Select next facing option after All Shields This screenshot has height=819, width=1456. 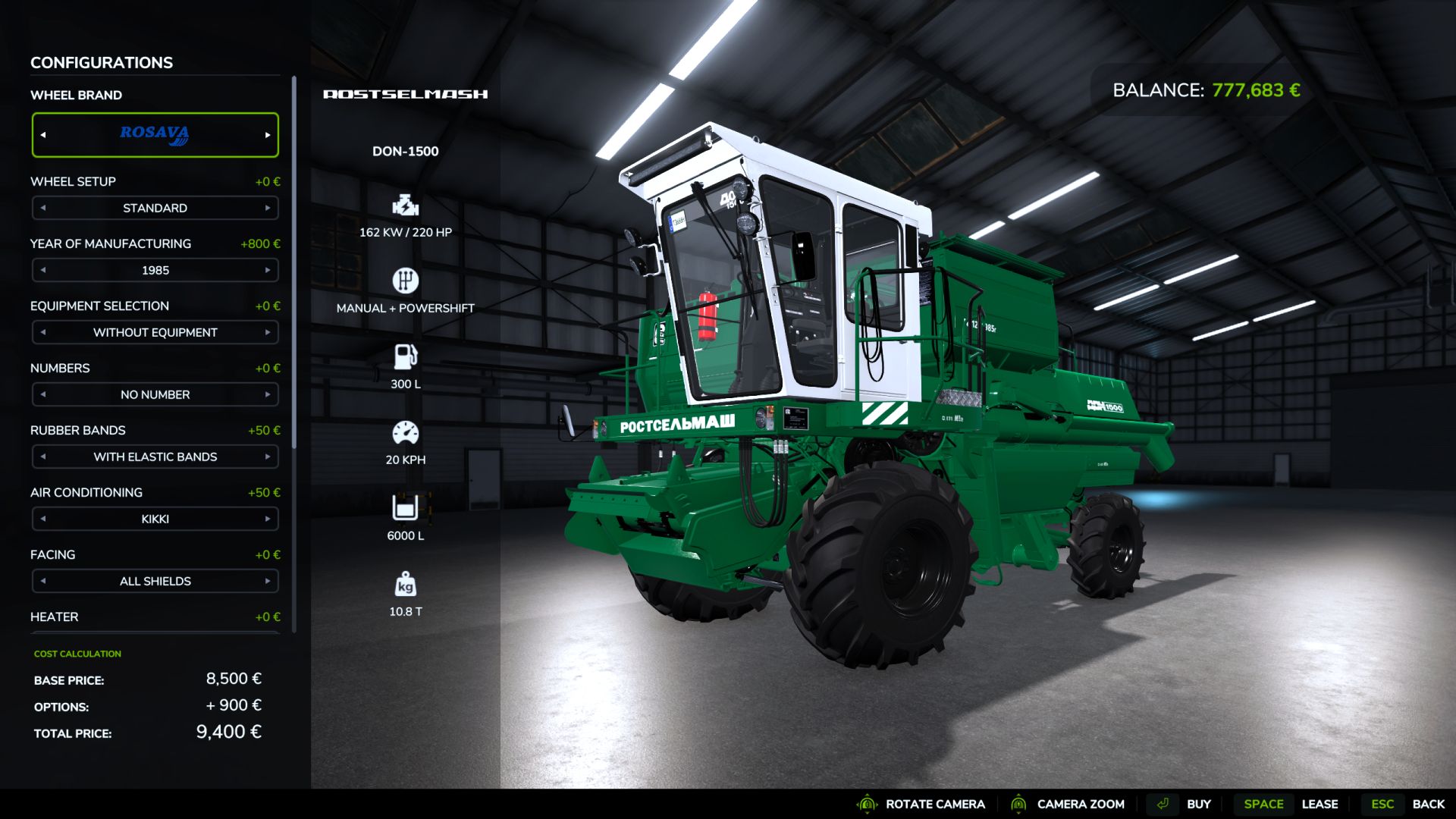tap(268, 581)
